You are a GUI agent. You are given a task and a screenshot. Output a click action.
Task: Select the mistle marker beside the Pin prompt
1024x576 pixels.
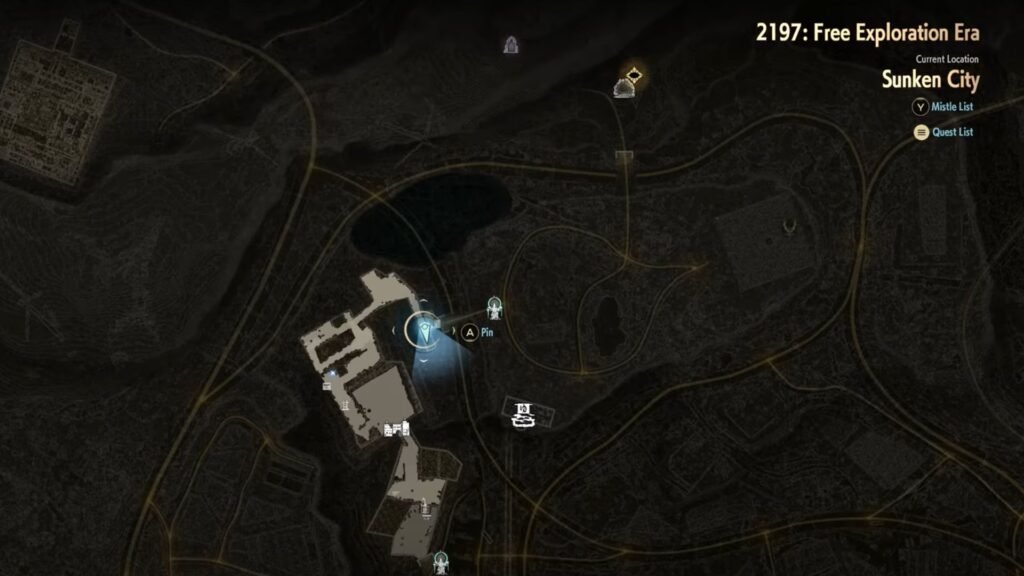(494, 306)
